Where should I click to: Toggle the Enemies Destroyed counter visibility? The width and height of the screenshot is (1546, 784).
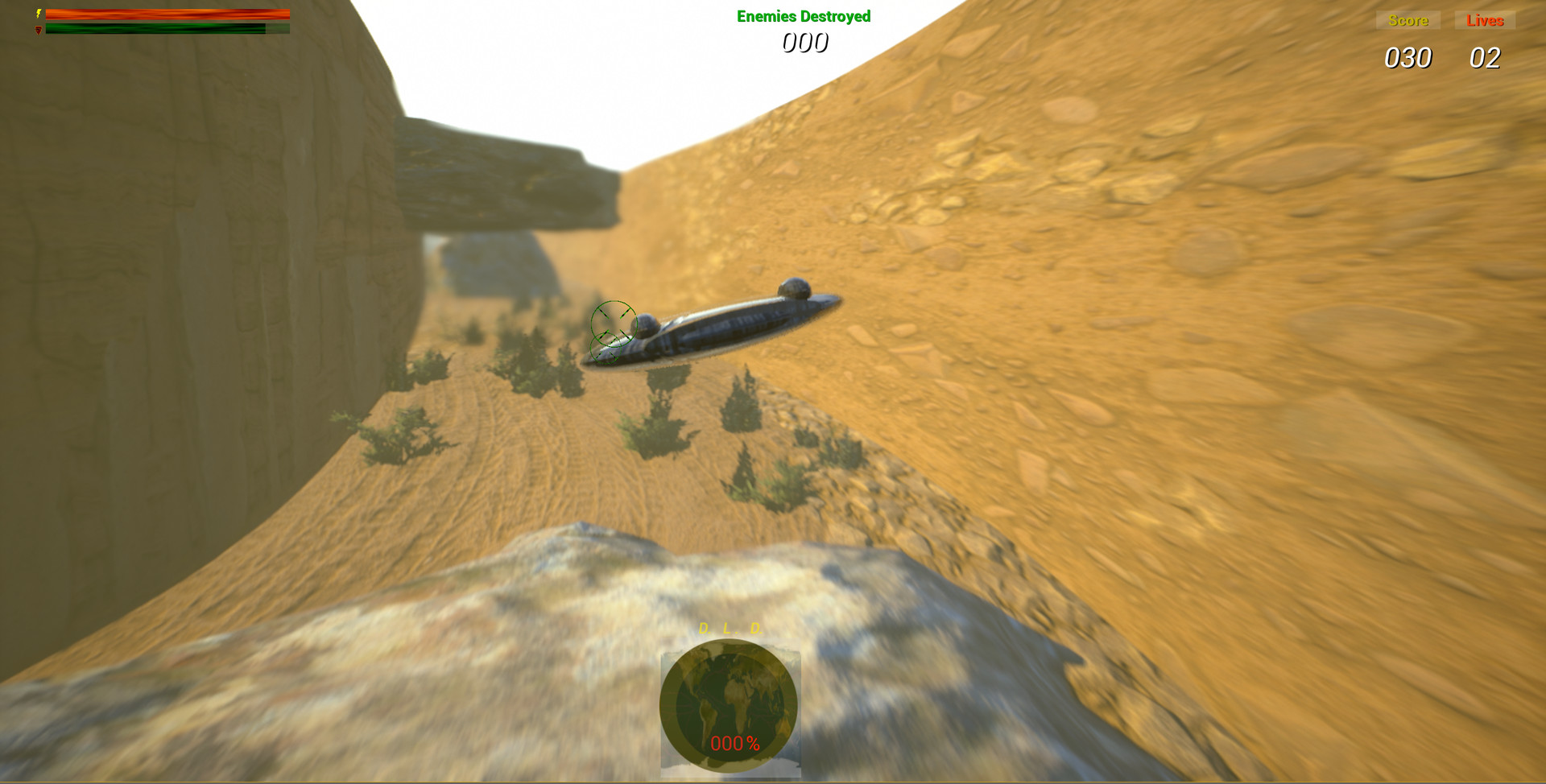(804, 14)
